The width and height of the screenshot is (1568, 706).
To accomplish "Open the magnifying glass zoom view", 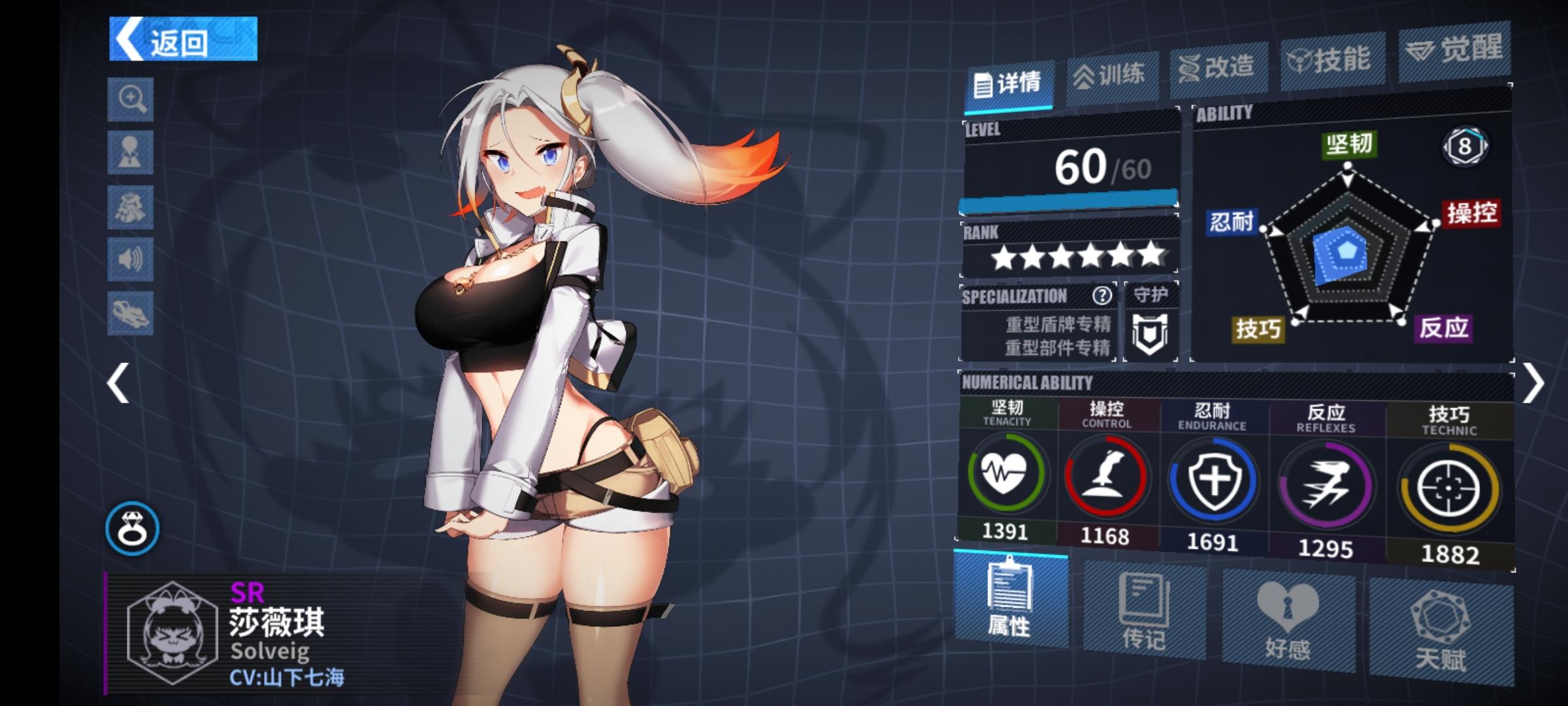I will click(x=131, y=99).
